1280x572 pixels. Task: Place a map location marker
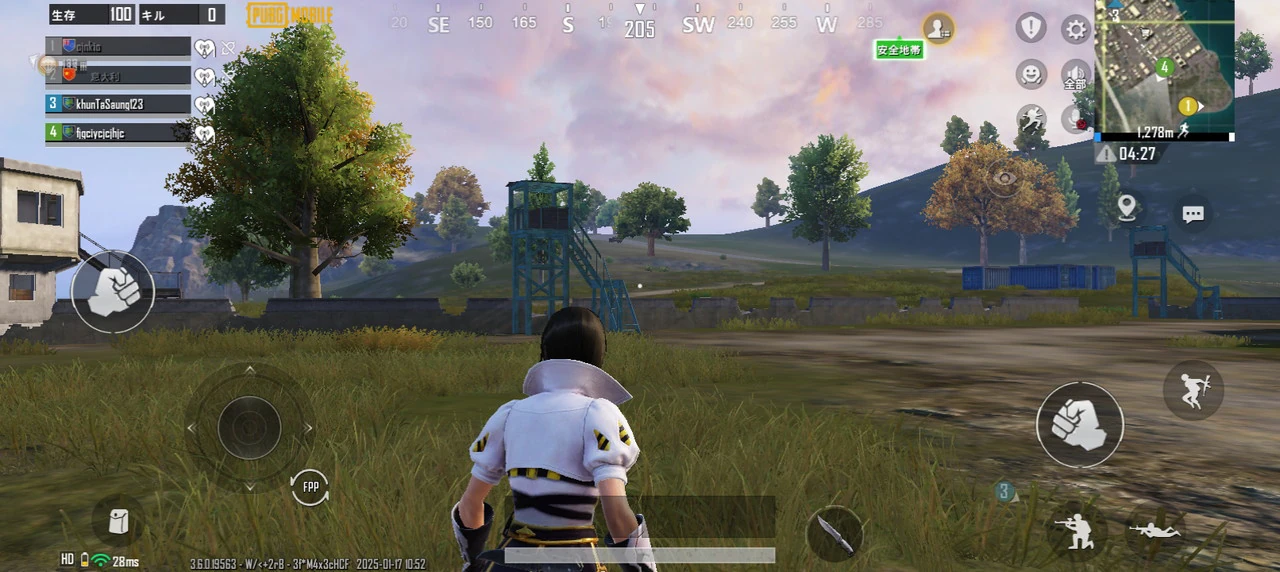pos(1127,208)
